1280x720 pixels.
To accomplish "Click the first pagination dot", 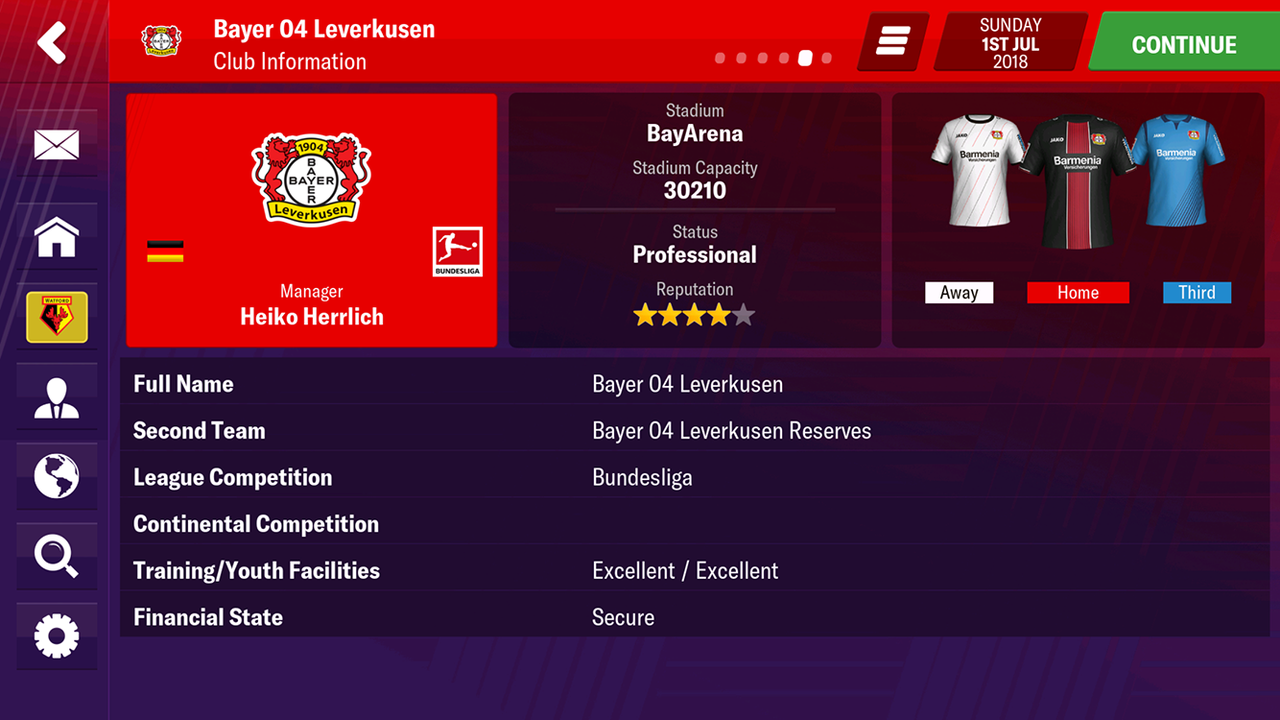I will tap(720, 58).
